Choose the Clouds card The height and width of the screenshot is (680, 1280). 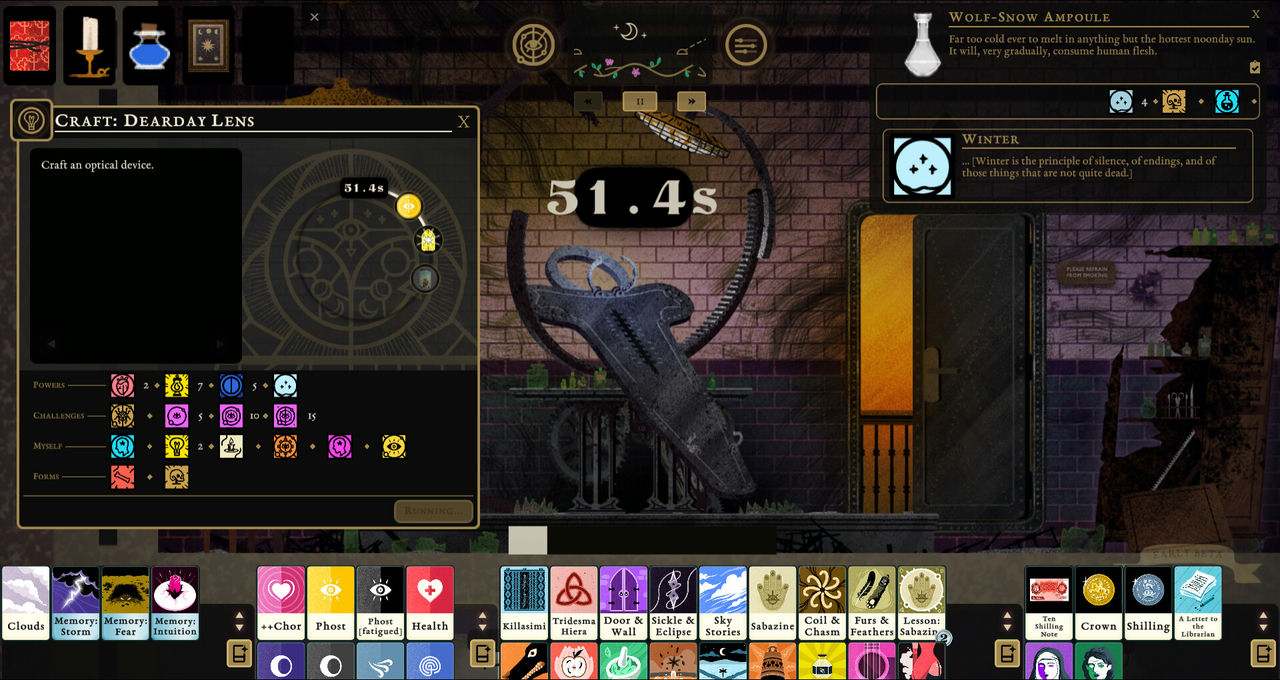tap(26, 603)
